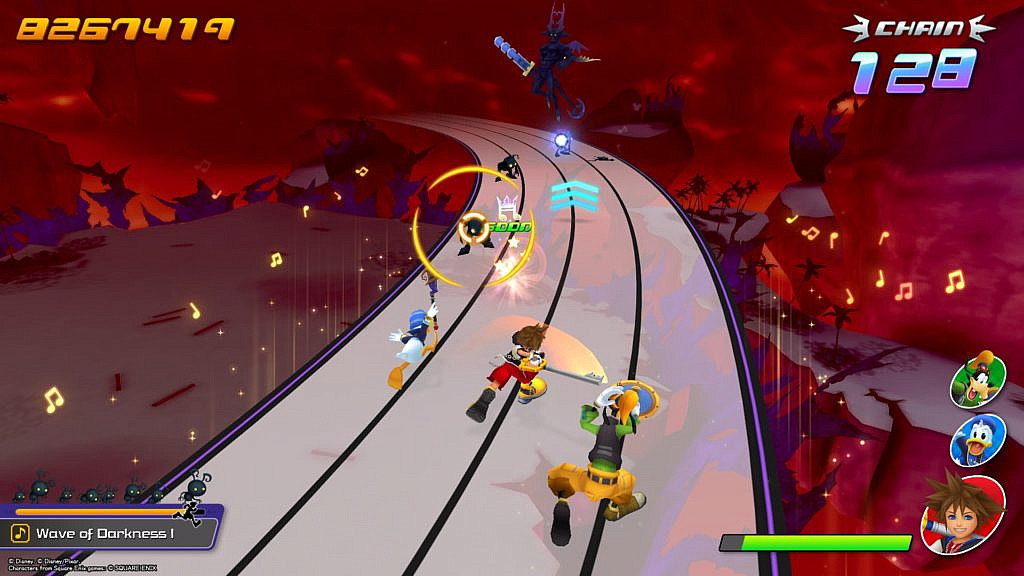Screen dimensions: 1024x576
Task: Select Donald's party portrait
Action: [x=976, y=440]
